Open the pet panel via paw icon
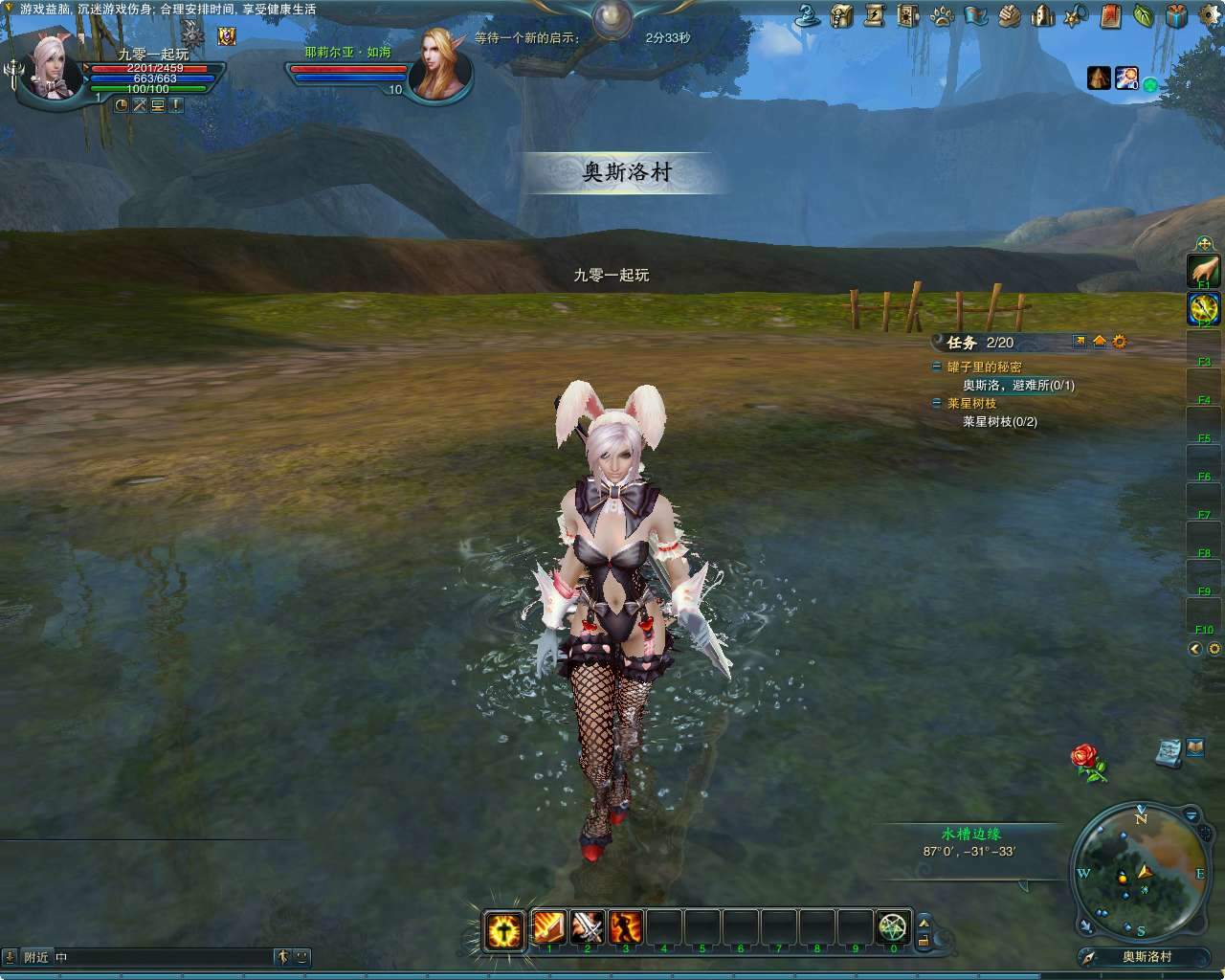The width and height of the screenshot is (1225, 980). click(x=941, y=15)
